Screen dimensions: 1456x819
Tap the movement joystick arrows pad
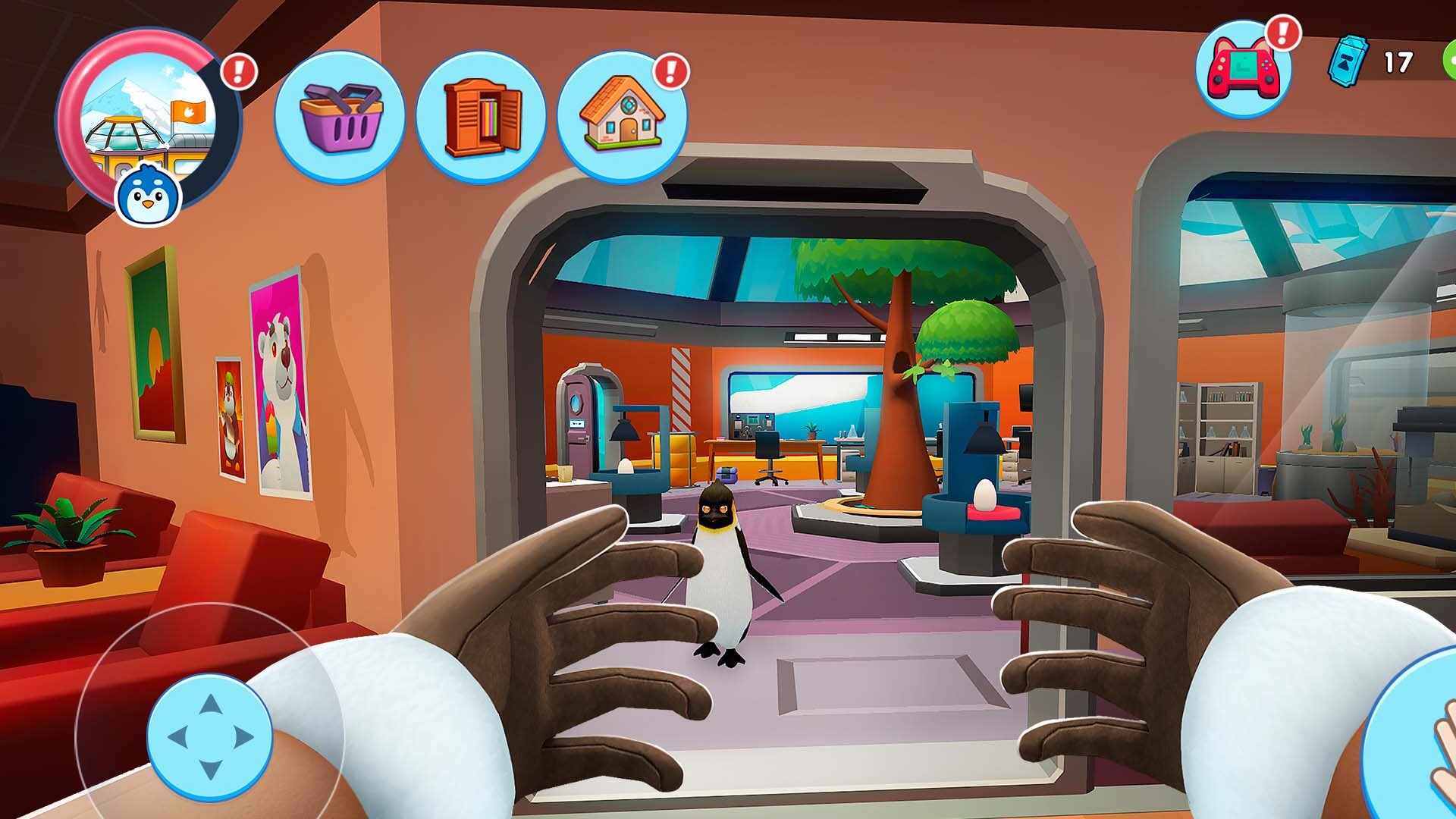[x=209, y=736]
